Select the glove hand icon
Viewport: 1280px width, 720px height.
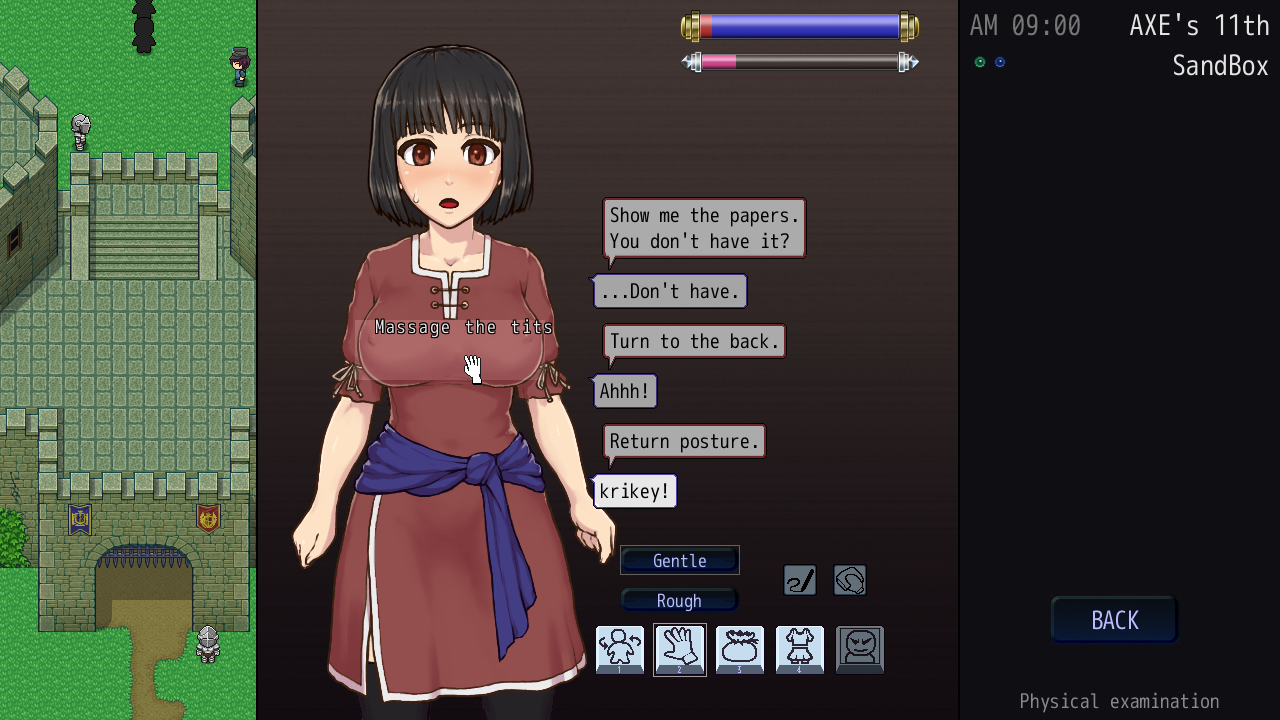tap(680, 650)
